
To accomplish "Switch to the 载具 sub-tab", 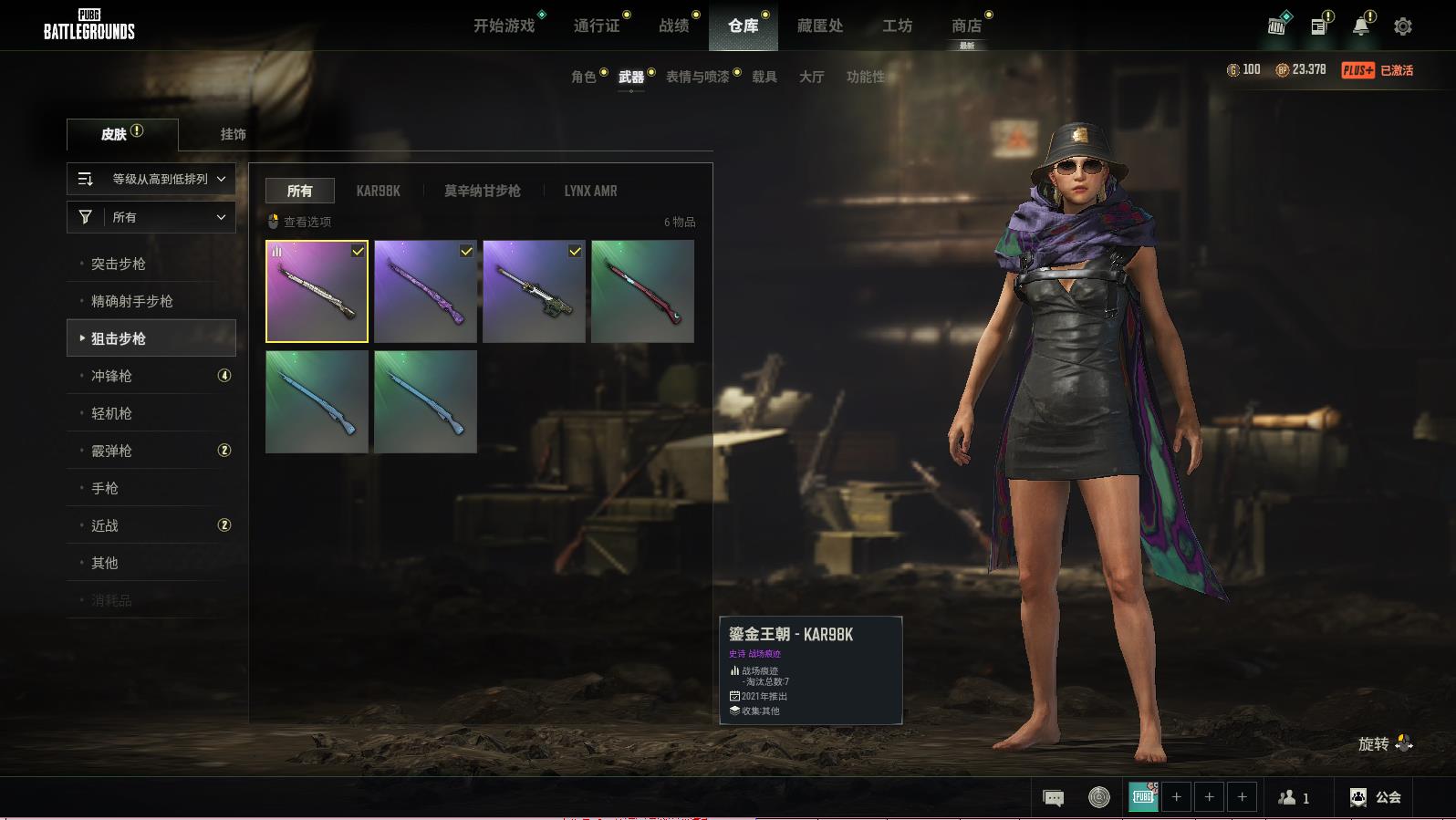I will coord(764,77).
